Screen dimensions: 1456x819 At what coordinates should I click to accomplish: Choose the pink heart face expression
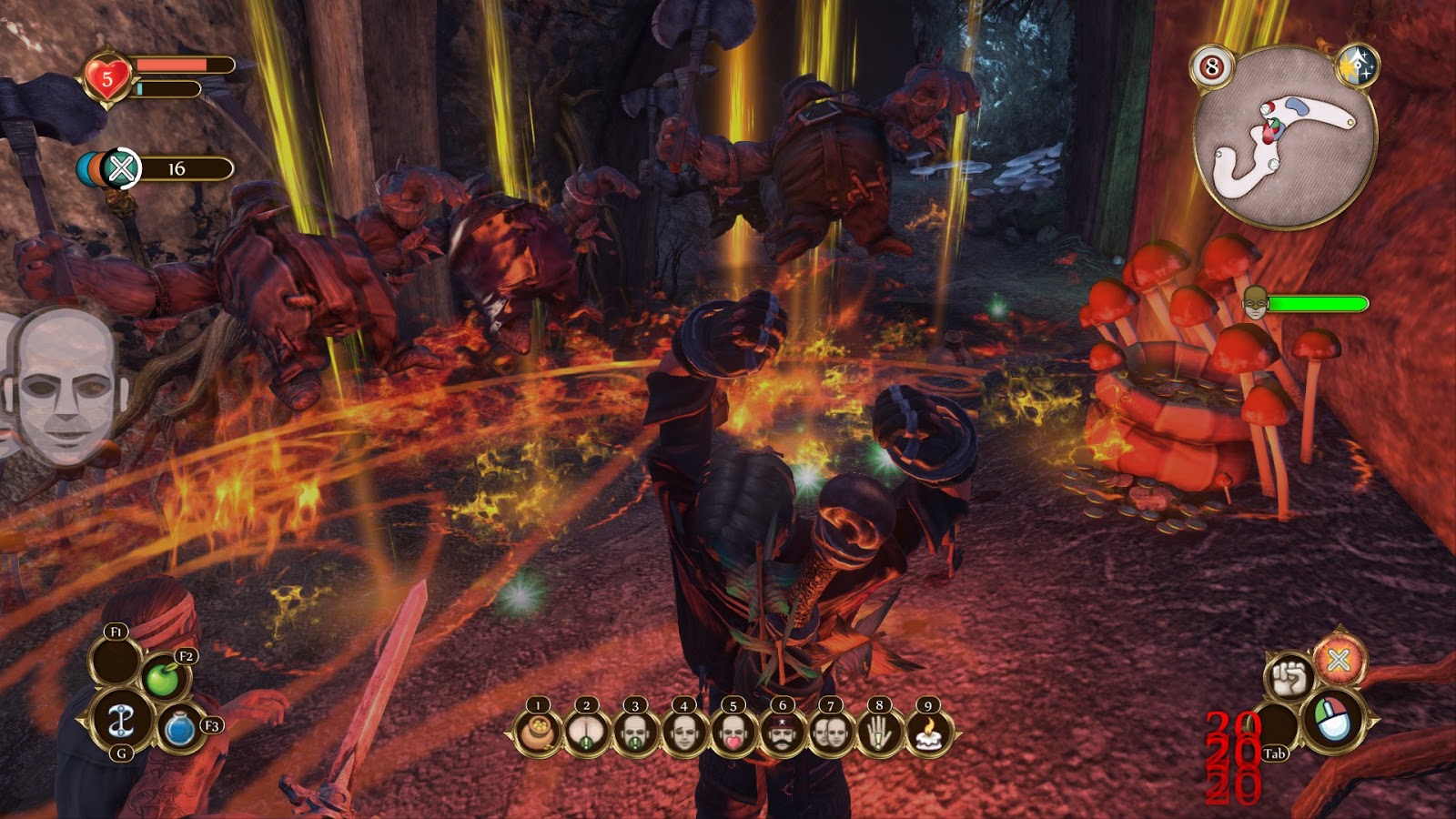pos(733,731)
